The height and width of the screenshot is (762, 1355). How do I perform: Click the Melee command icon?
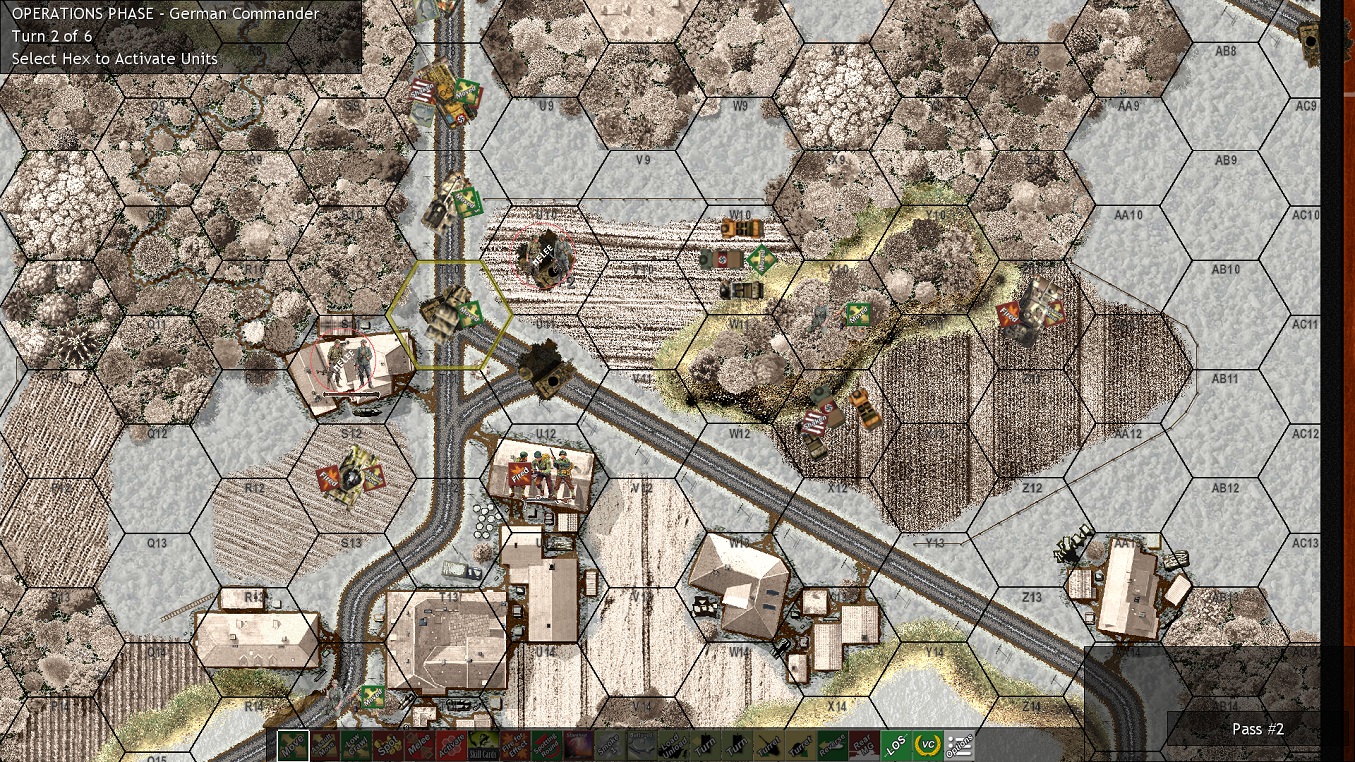click(418, 746)
